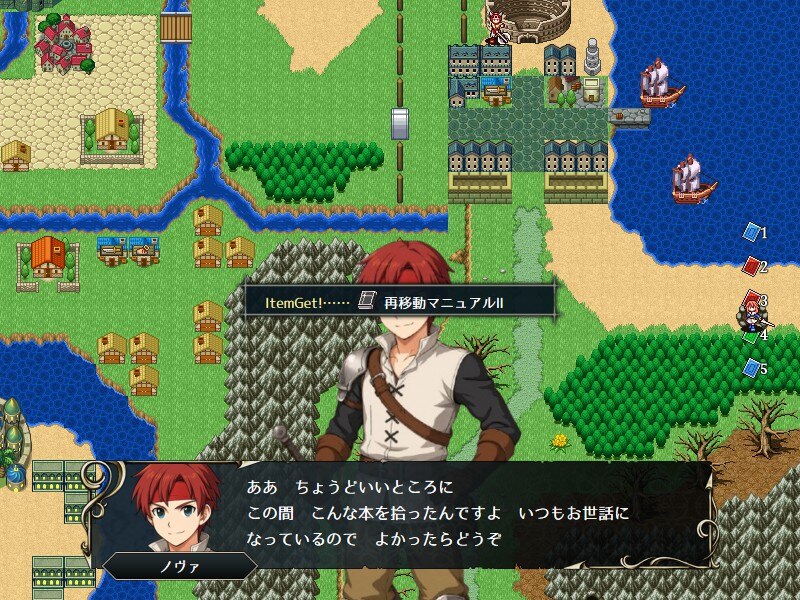The width and height of the screenshot is (800, 600).
Task: Select the green card numbered 4
Action: tap(752, 336)
